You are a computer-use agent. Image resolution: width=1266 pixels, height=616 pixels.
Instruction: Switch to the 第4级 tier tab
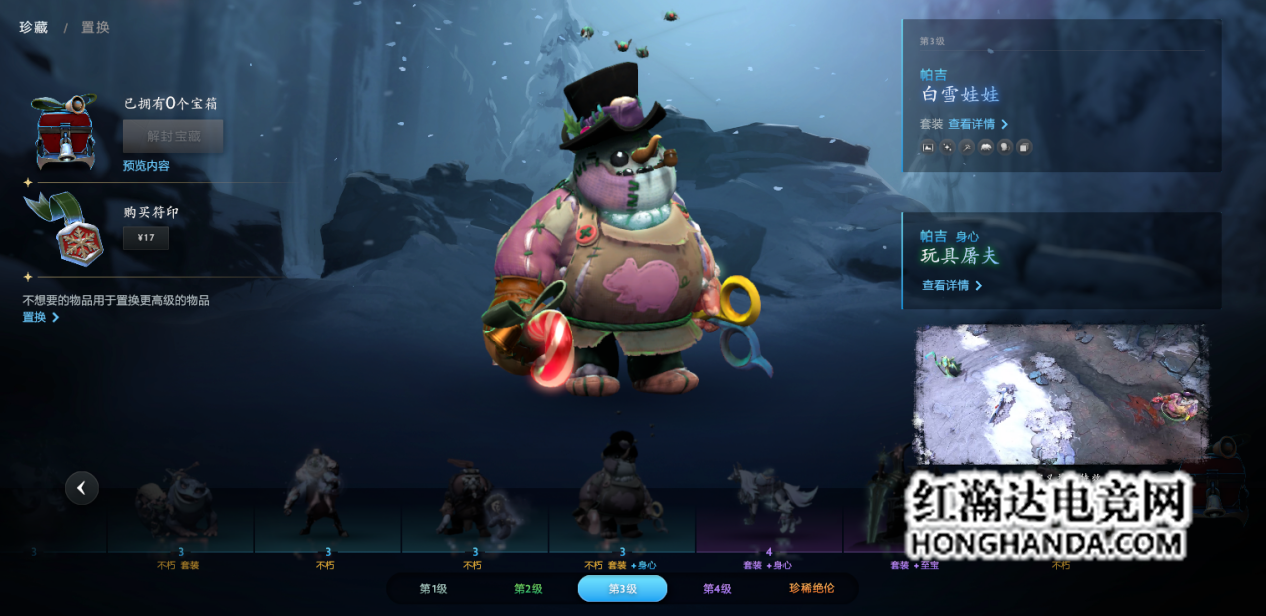(x=717, y=589)
